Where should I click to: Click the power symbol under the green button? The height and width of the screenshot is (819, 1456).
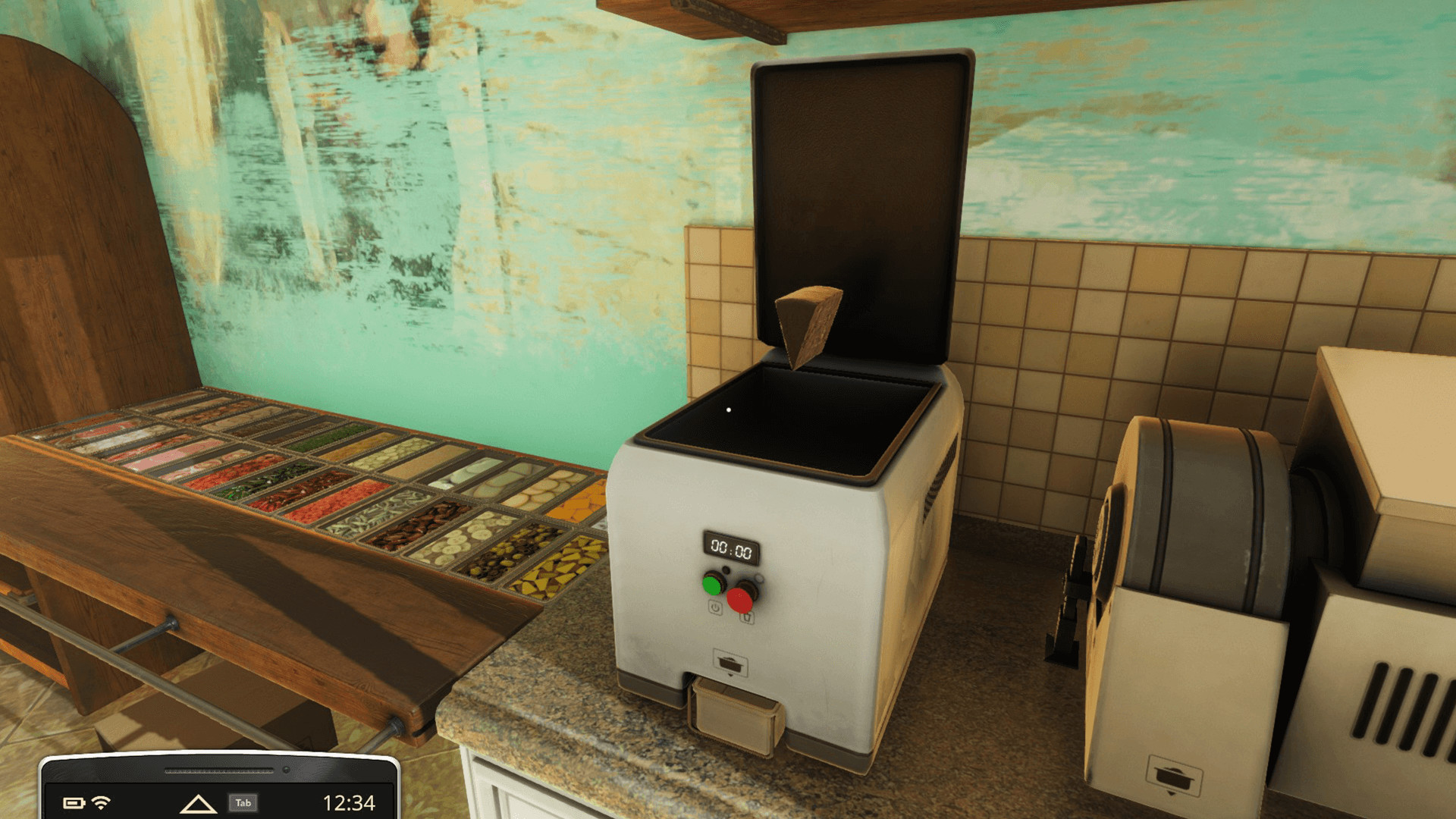coord(715,607)
